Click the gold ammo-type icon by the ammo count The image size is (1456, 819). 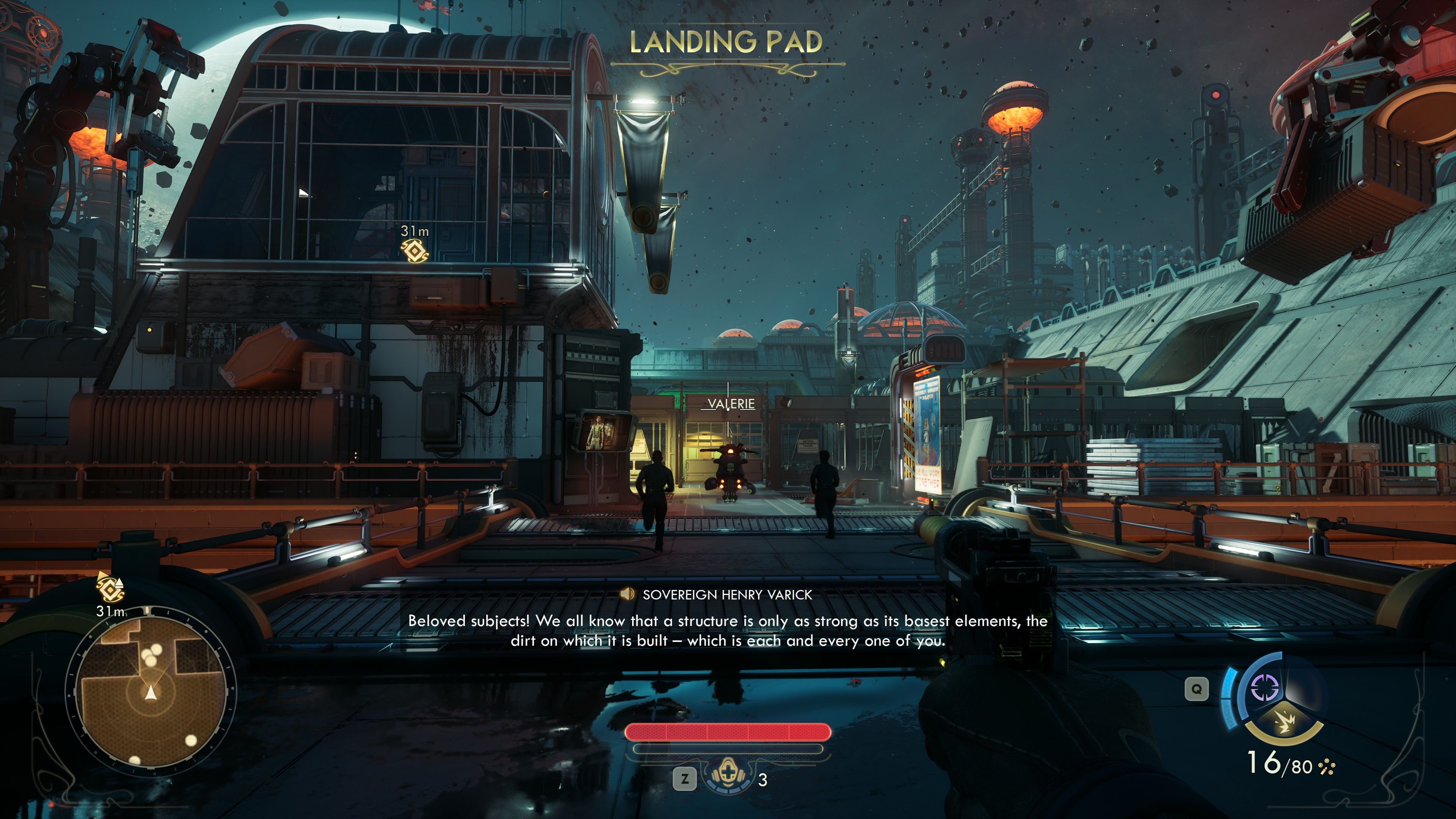point(1326,767)
